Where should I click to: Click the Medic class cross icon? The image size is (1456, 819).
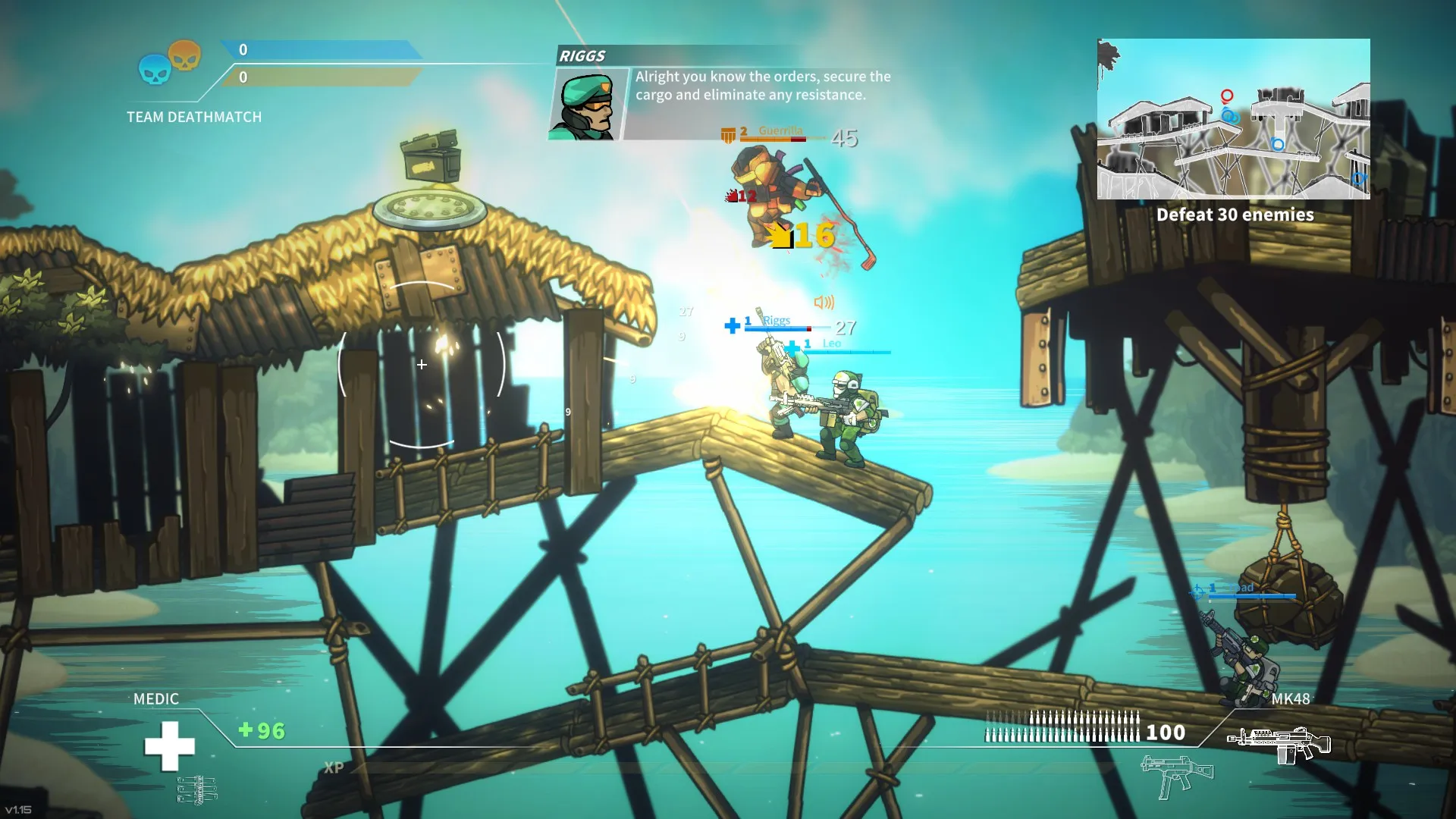(x=169, y=745)
